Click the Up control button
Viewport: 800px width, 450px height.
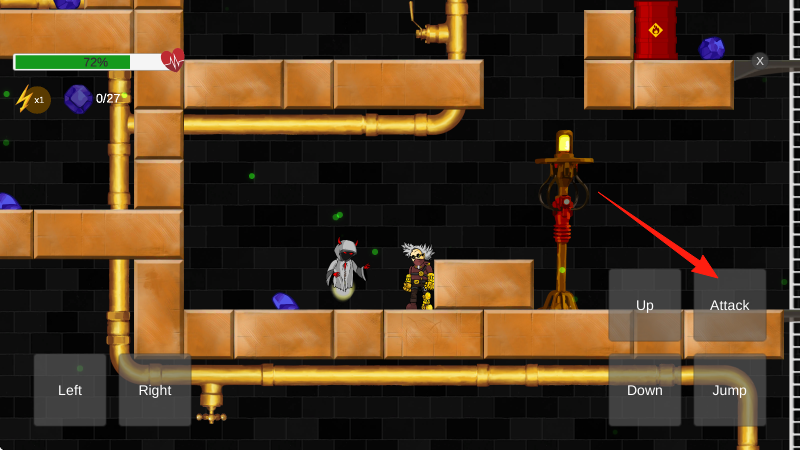[645, 305]
